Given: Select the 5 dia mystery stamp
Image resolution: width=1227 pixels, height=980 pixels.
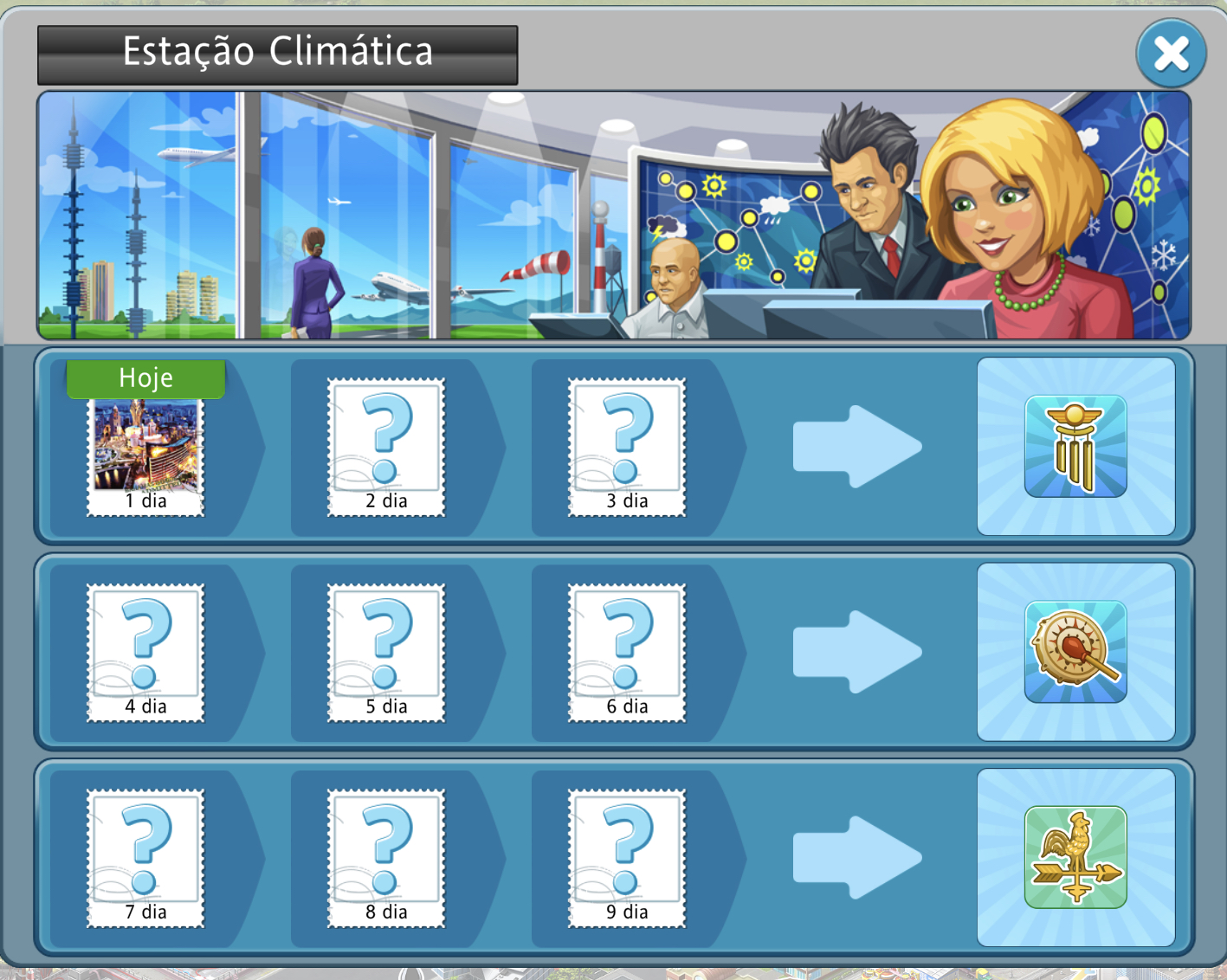Looking at the screenshot, I should pyautogui.click(x=386, y=653).
